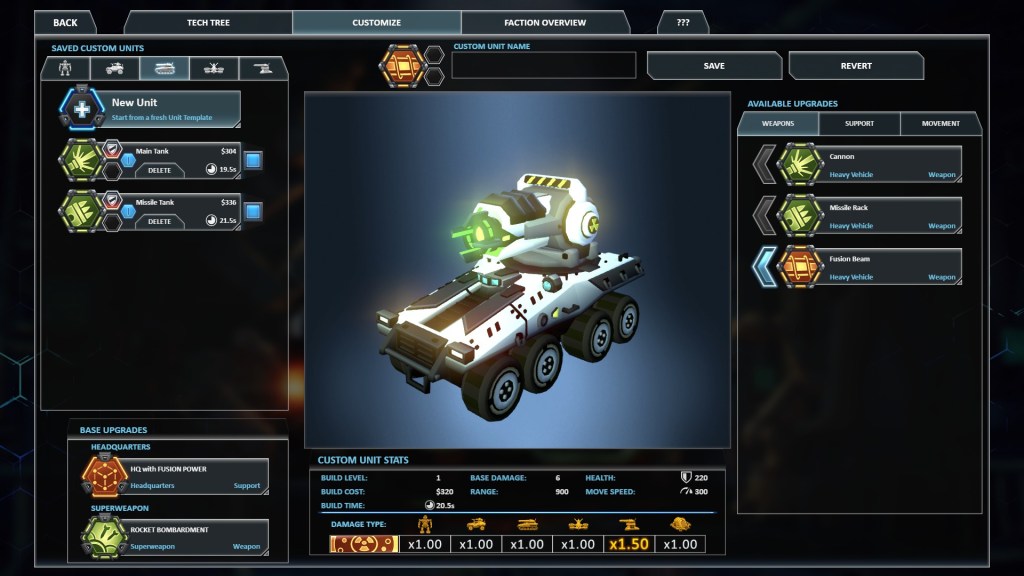Start a New Unit template
This screenshot has width=1024, height=576.
pos(171,108)
